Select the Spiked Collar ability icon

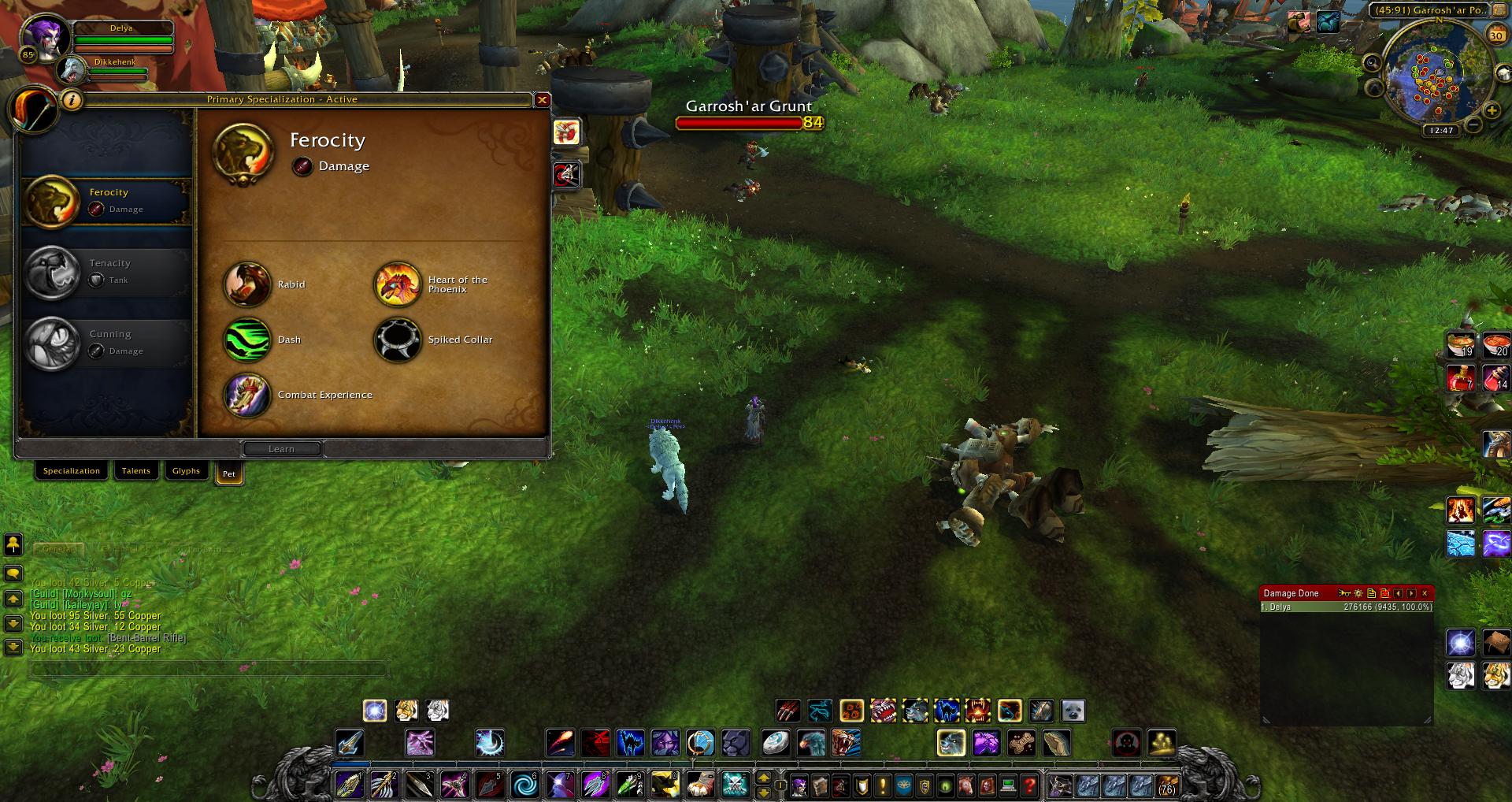[x=397, y=340]
